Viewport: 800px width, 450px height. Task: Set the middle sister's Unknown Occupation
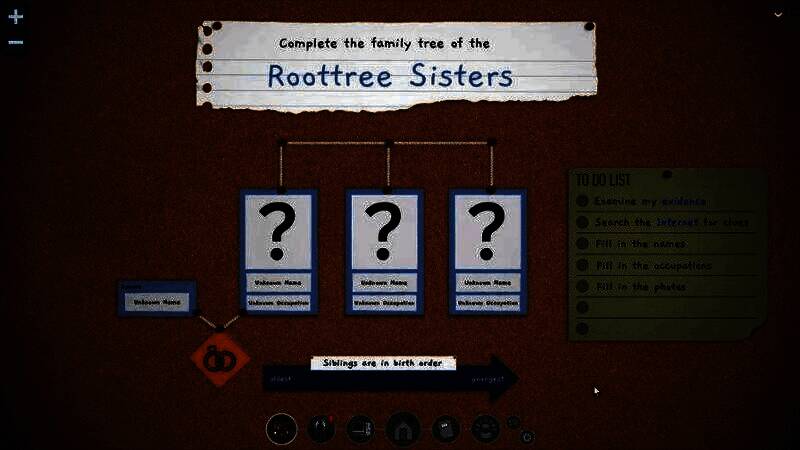(384, 302)
